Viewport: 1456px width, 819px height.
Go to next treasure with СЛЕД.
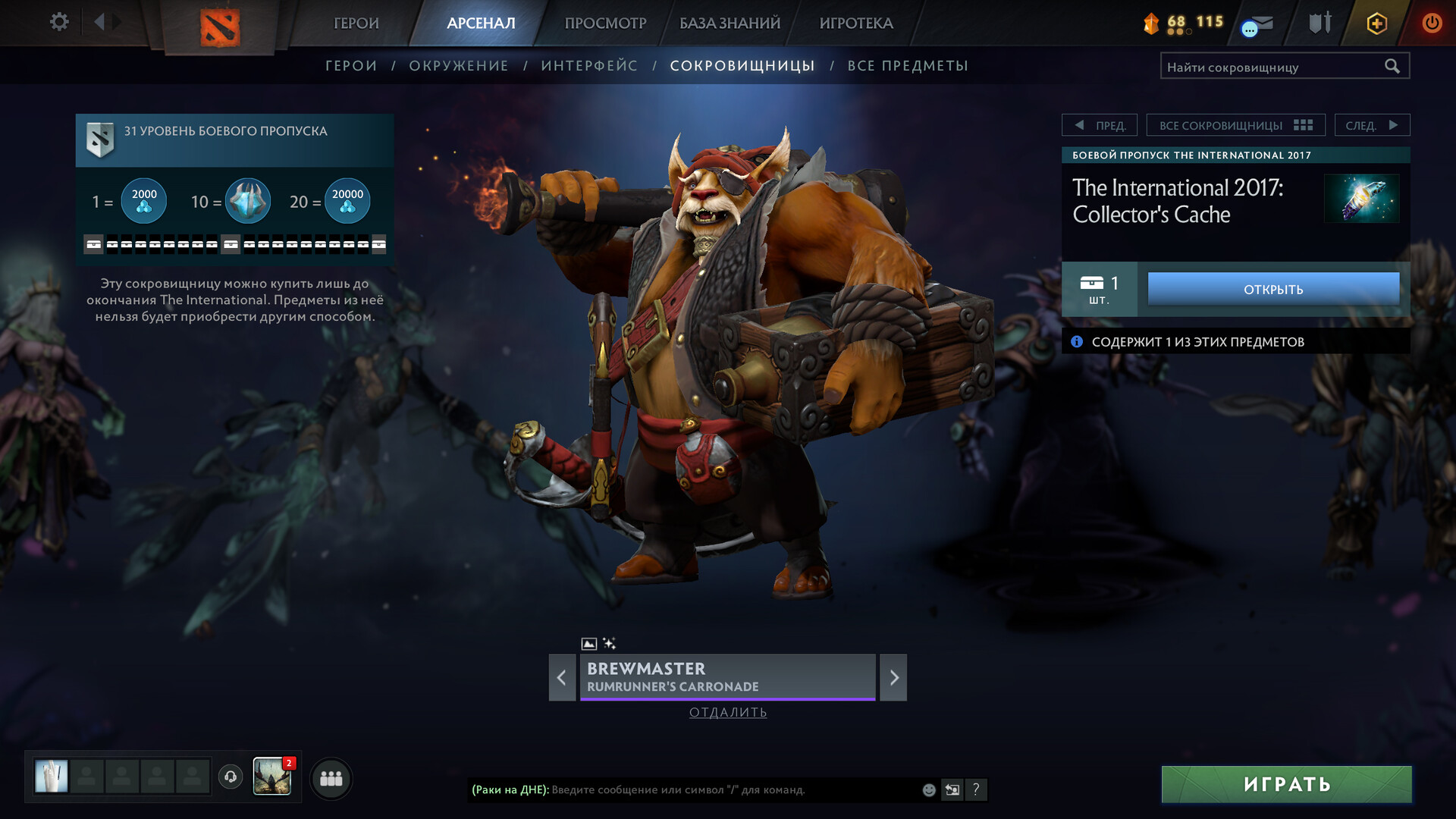pyautogui.click(x=1372, y=125)
